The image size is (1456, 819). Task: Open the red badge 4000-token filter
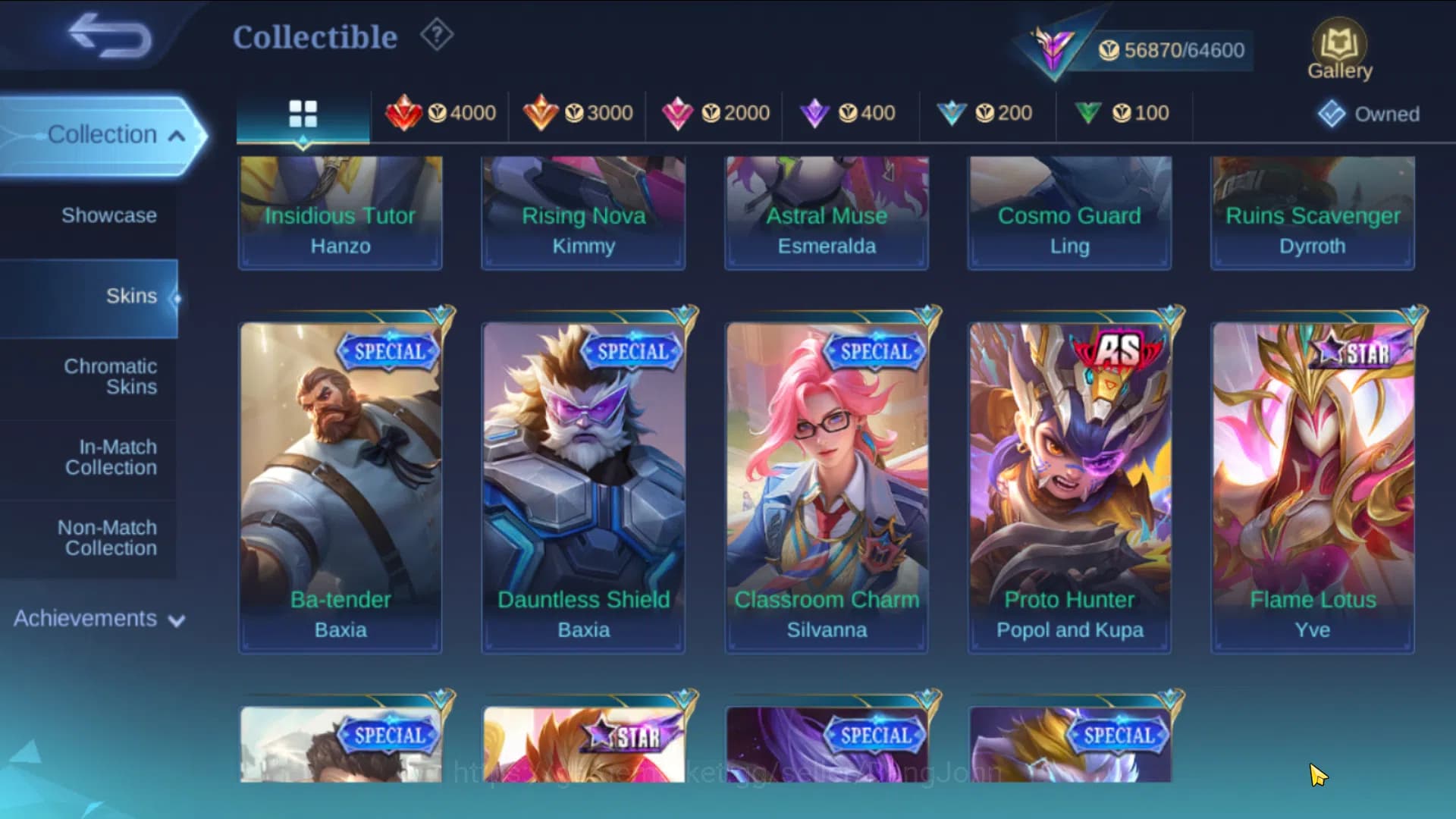coord(444,114)
